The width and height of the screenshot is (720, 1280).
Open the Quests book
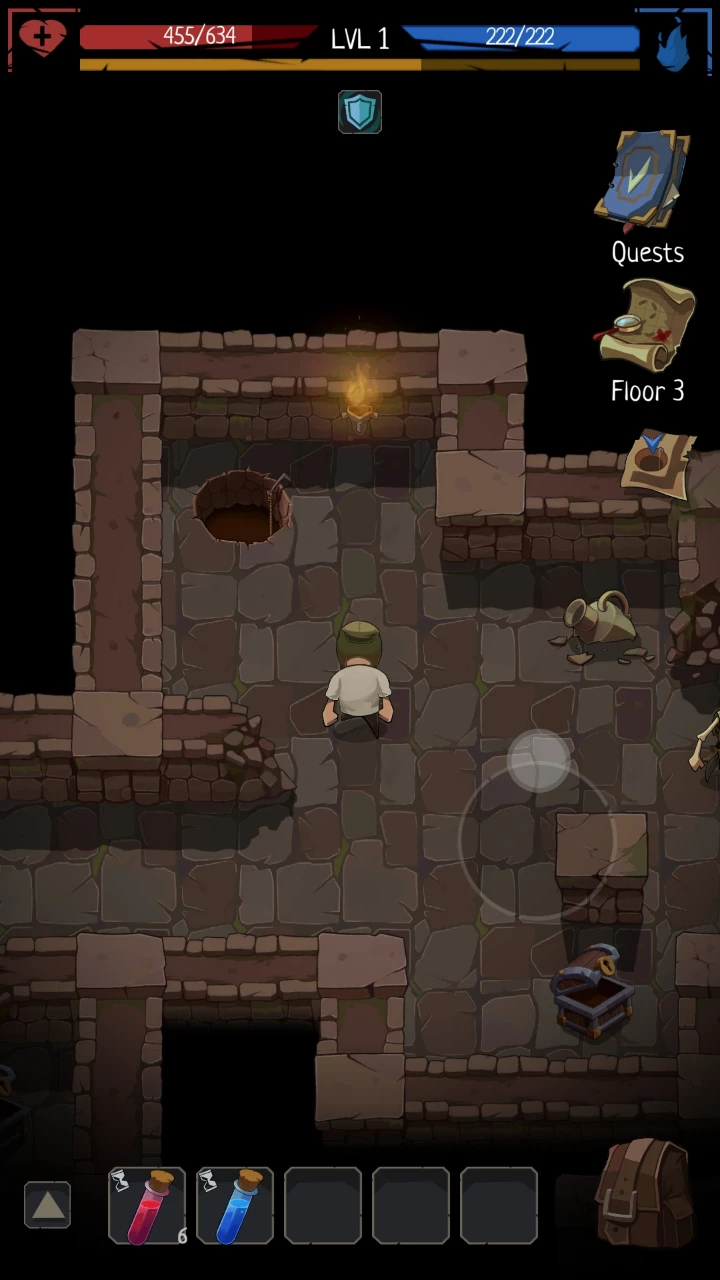click(x=645, y=180)
